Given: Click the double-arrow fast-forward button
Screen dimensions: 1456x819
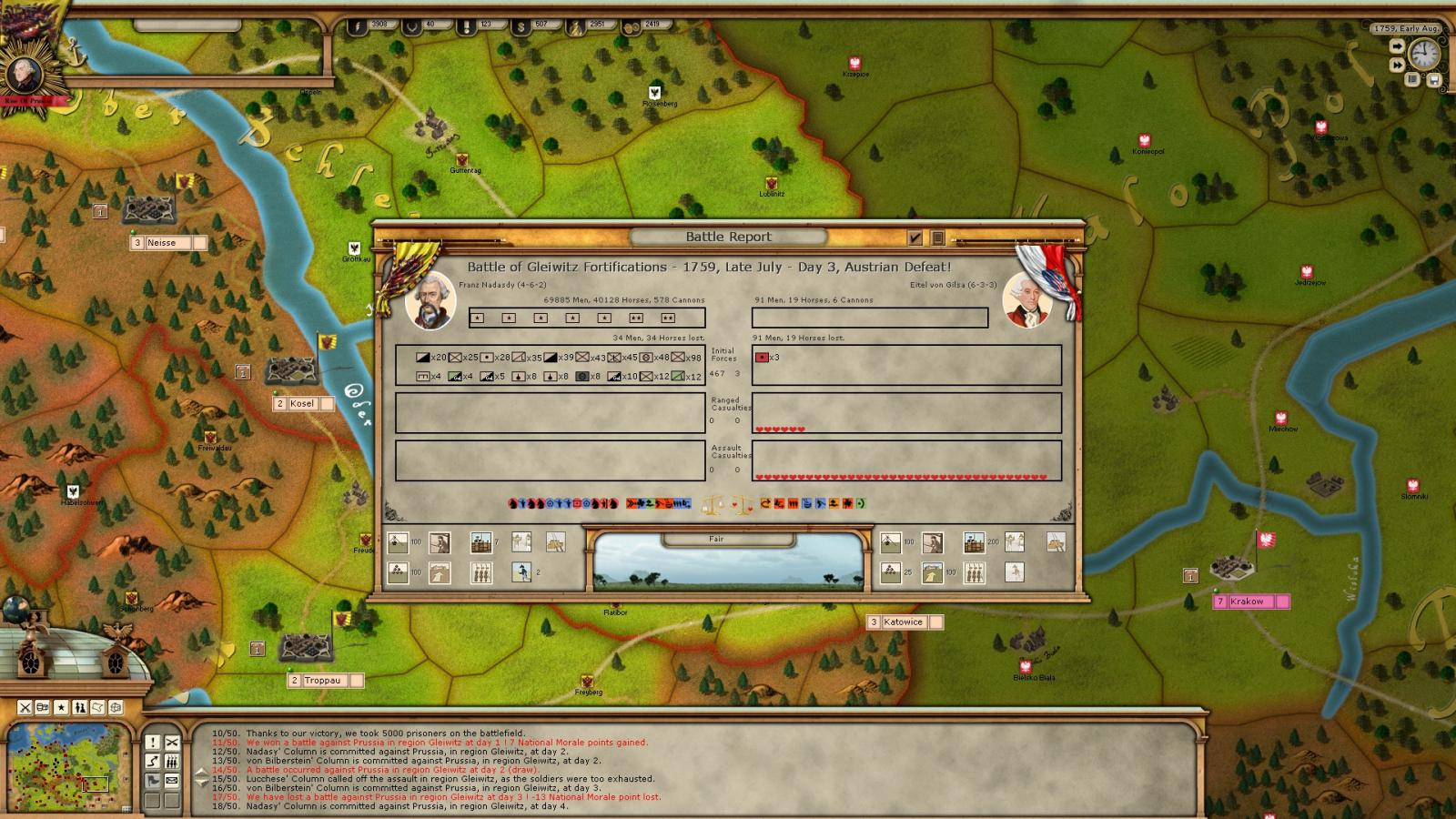Looking at the screenshot, I should coord(1396,65).
